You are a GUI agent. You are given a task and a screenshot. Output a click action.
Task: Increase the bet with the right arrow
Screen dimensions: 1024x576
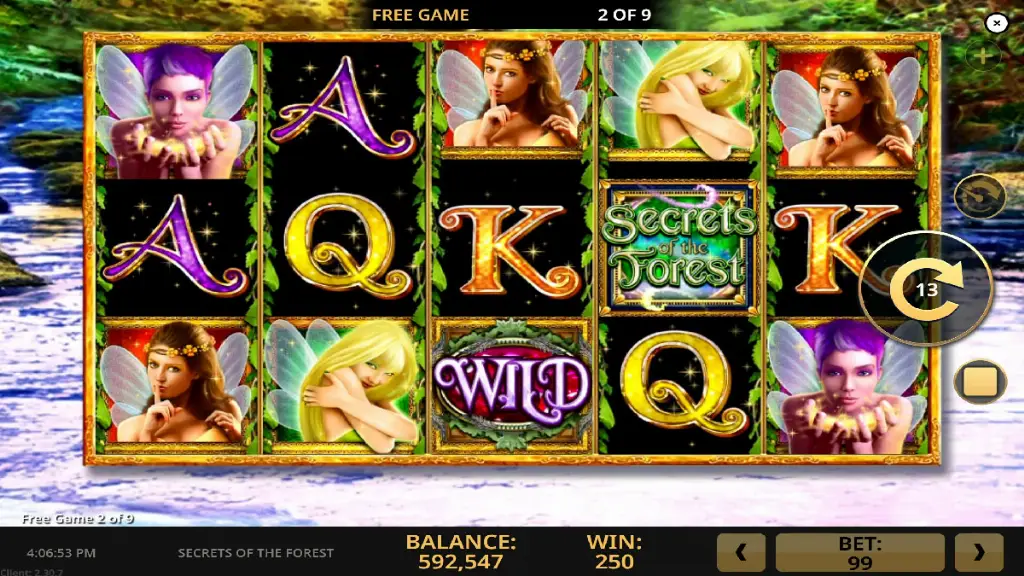click(x=979, y=552)
